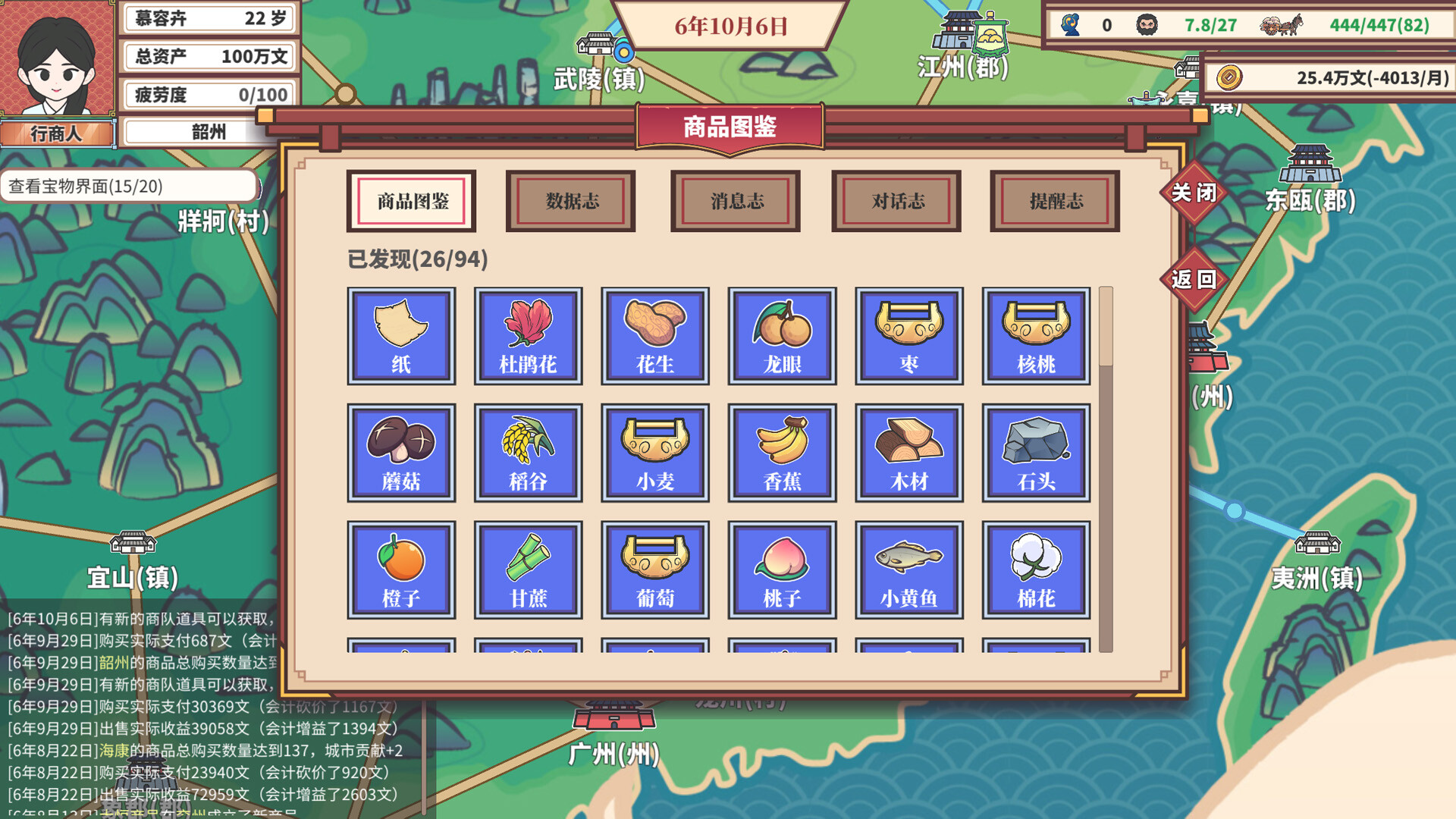Switch to the 对话志 tab
The width and height of the screenshot is (1456, 819).
(x=897, y=201)
